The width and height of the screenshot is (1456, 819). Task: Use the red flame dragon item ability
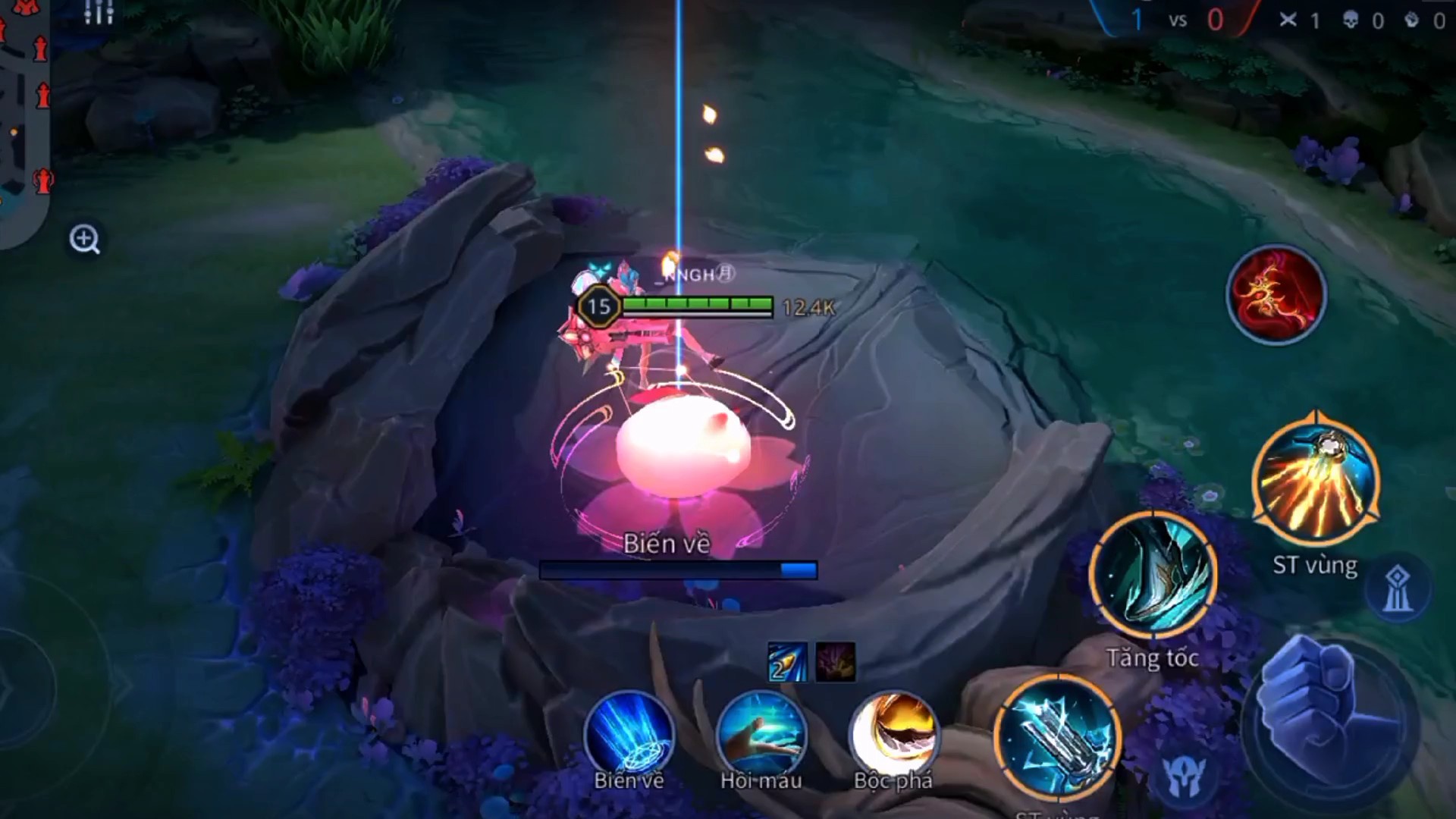click(x=1276, y=294)
